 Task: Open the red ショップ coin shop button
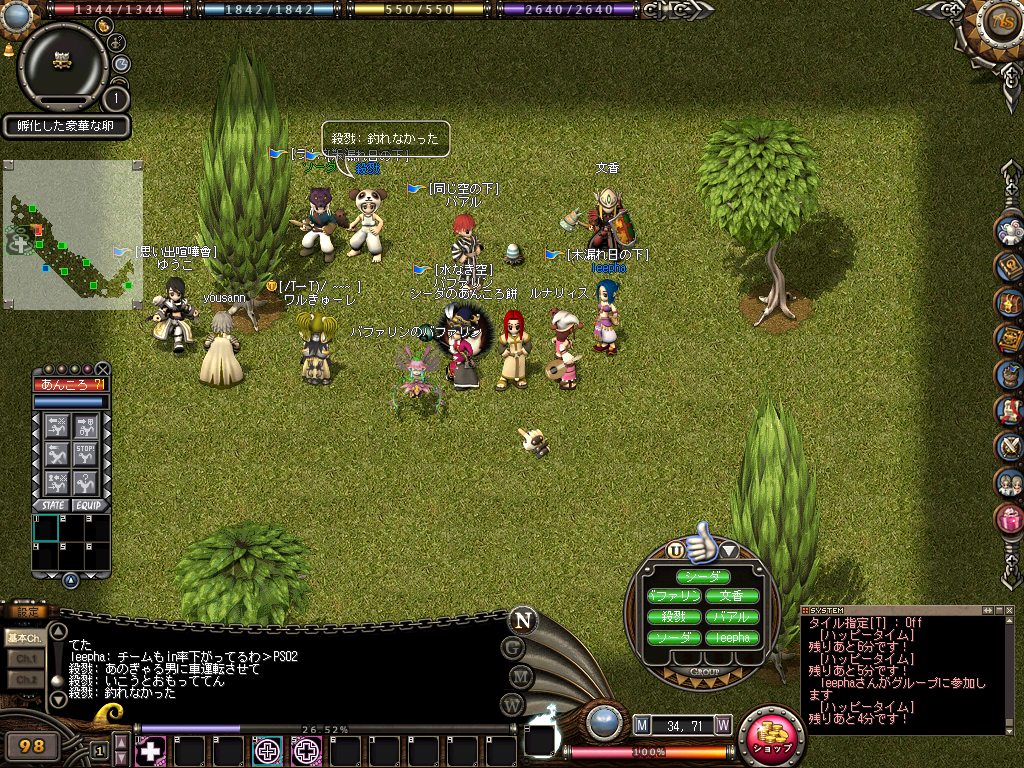771,738
